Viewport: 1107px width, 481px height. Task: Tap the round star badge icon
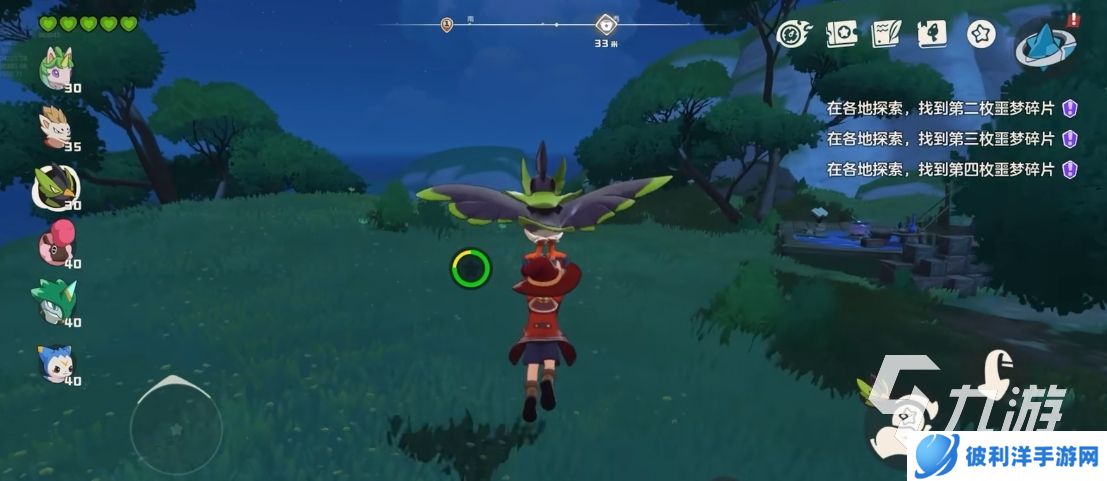(979, 34)
